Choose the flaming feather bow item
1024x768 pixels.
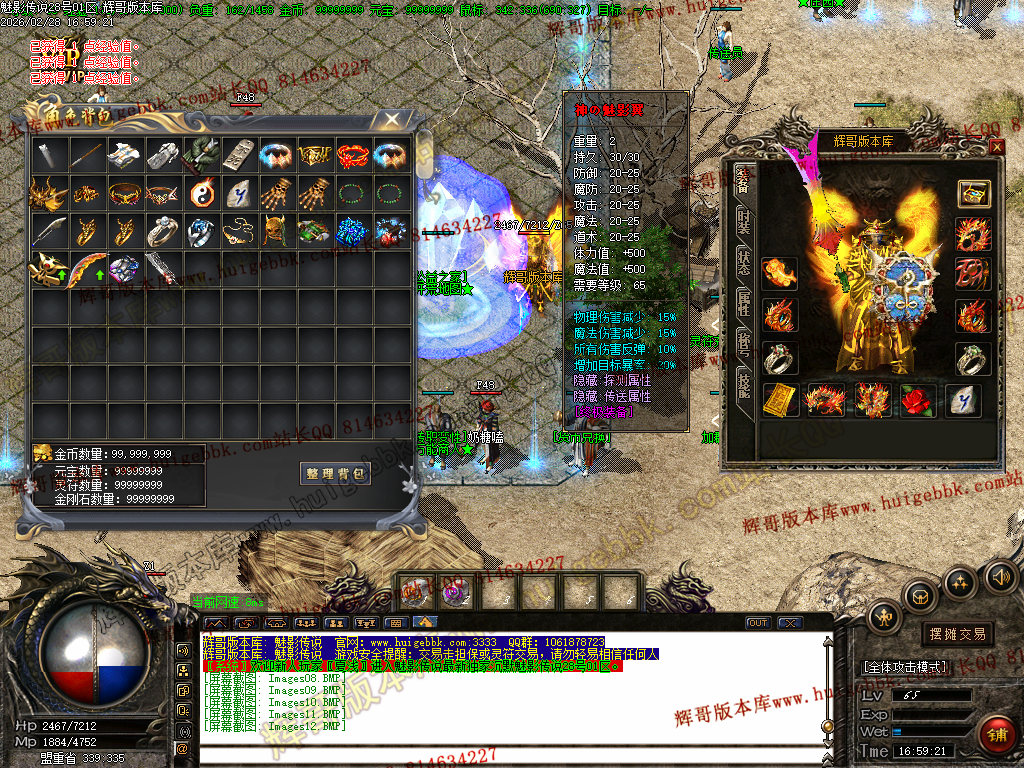point(86,269)
